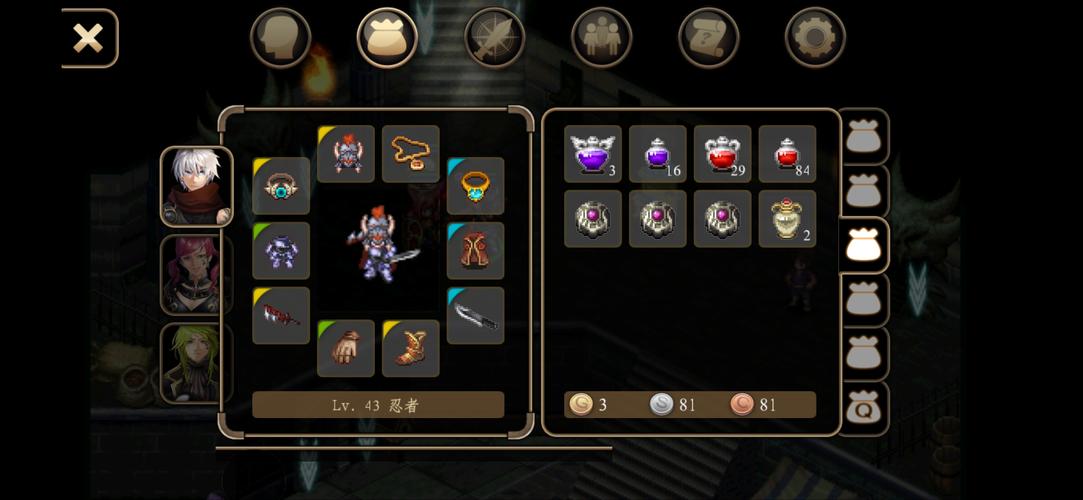Select the gold chain necklace slot
1083x500 pixels.
tap(410, 154)
